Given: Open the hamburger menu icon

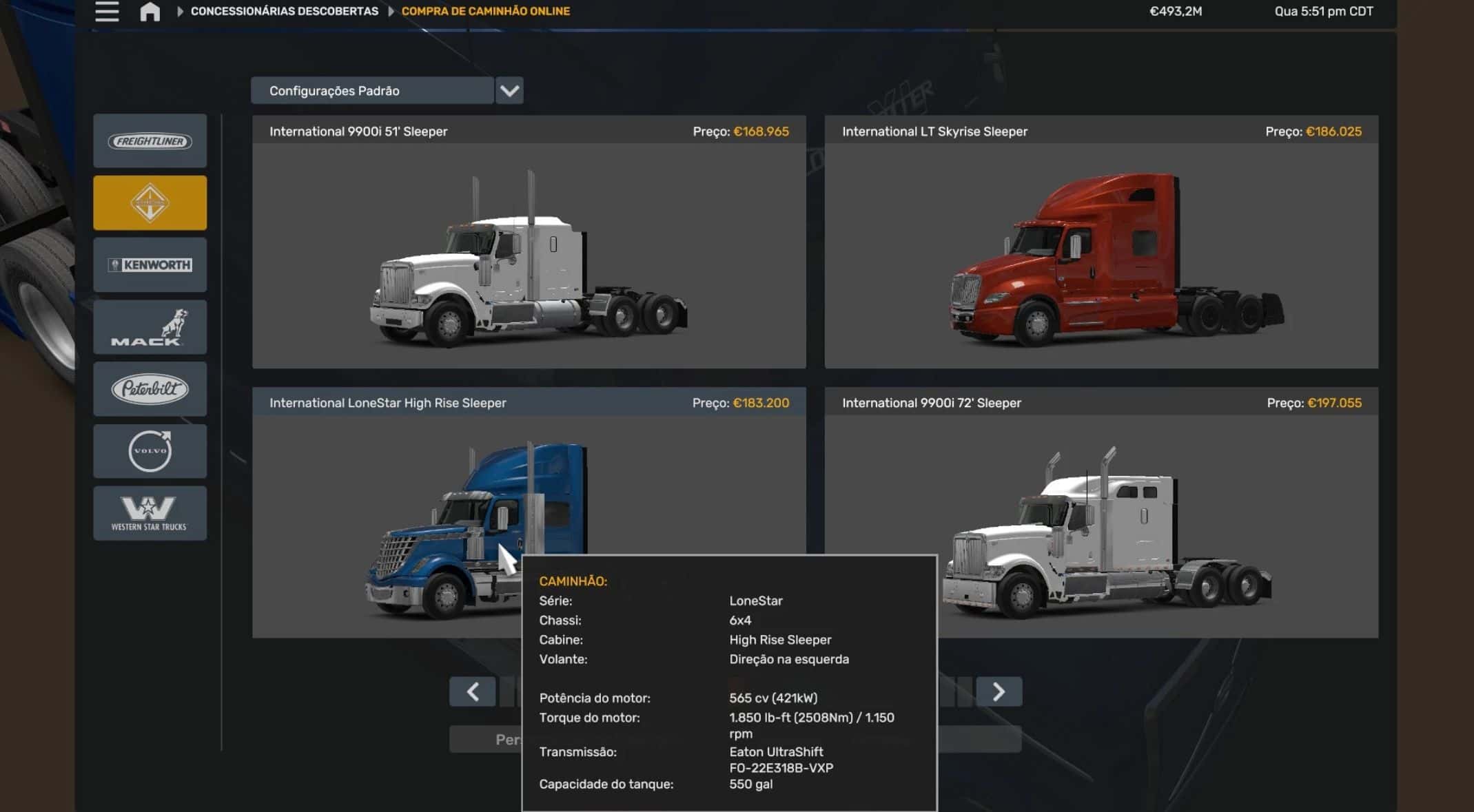Looking at the screenshot, I should point(107,12).
